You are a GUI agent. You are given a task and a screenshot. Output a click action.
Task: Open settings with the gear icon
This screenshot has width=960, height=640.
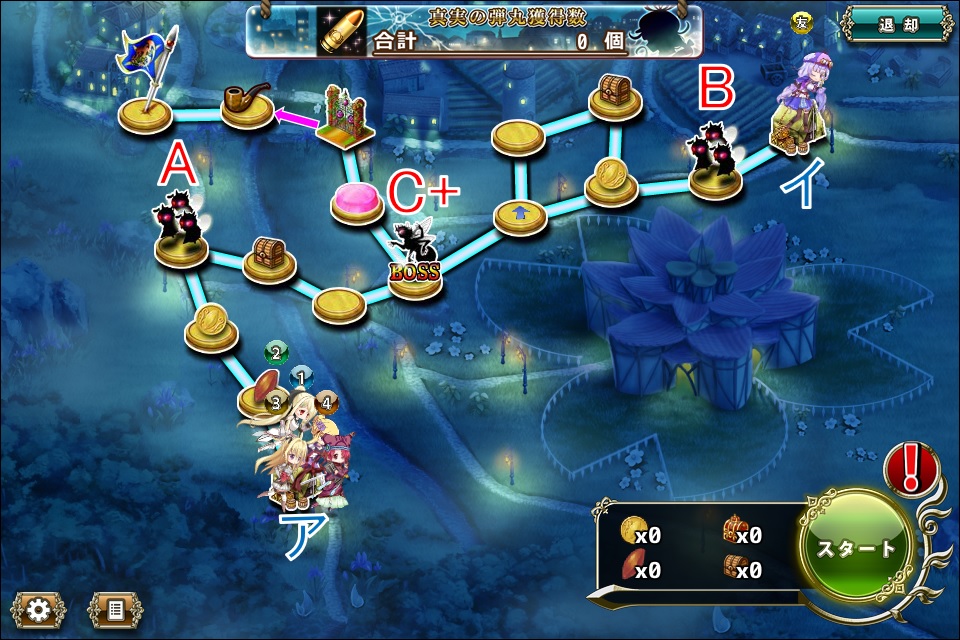[x=39, y=608]
